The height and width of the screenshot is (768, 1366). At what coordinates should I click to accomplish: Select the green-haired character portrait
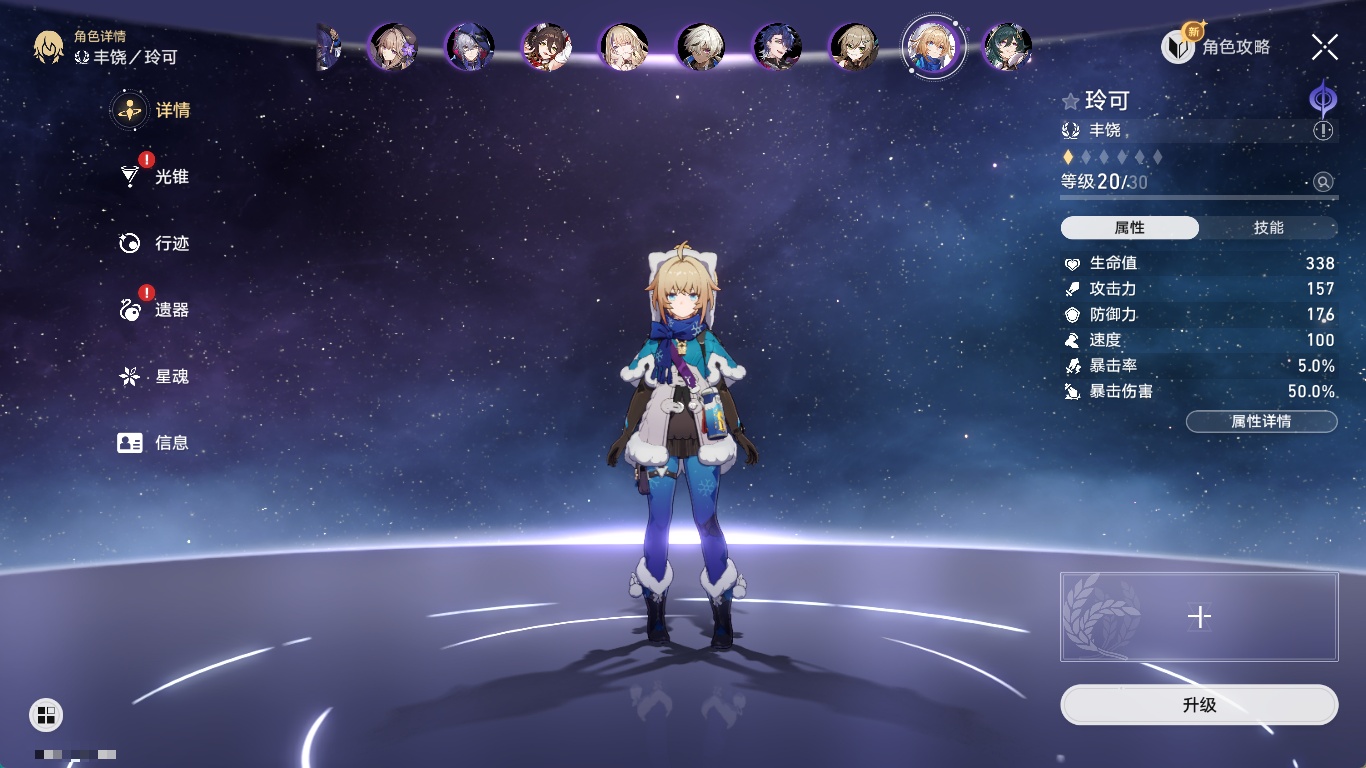point(1007,47)
